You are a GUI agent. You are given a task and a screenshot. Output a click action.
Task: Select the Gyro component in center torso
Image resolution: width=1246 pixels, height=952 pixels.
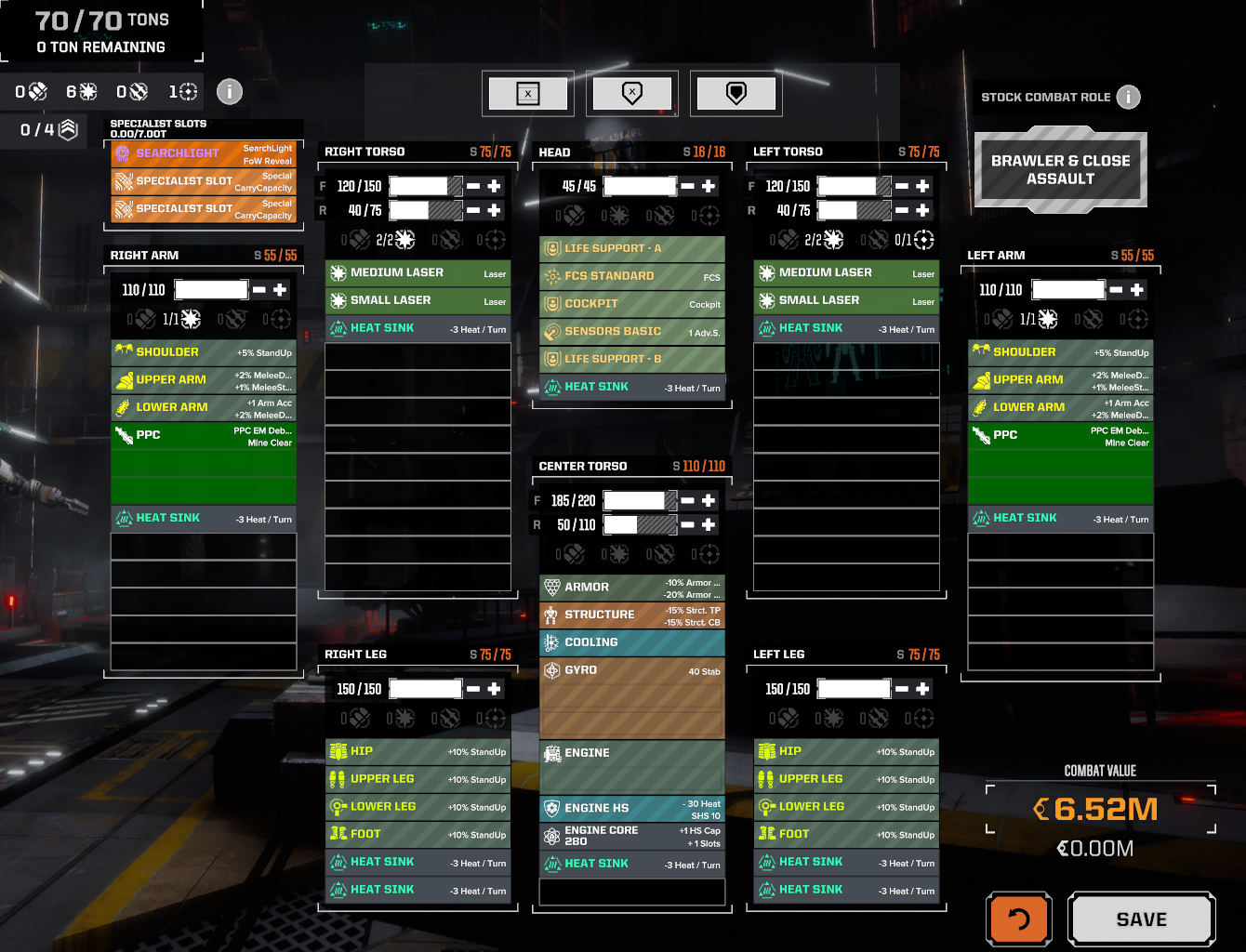631,697
